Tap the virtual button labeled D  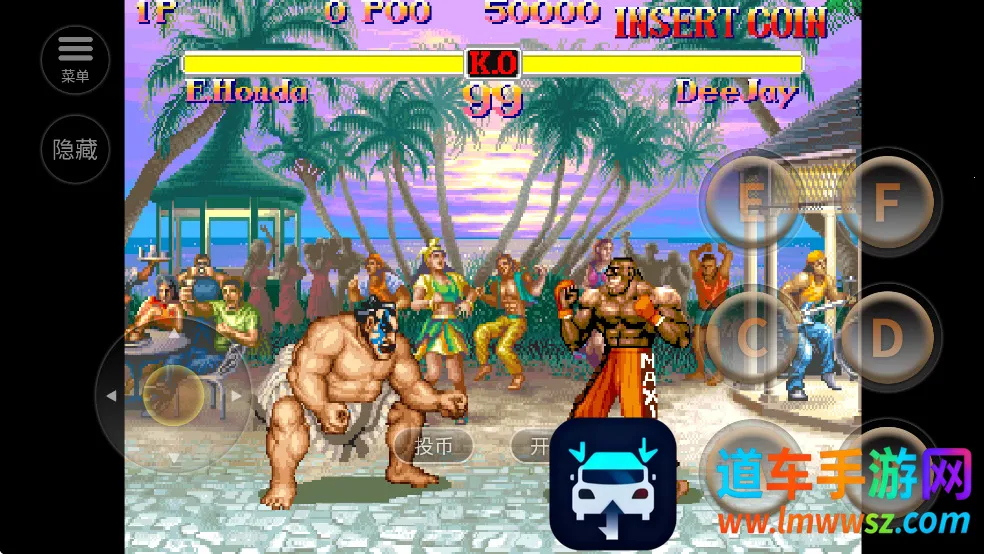click(x=886, y=338)
